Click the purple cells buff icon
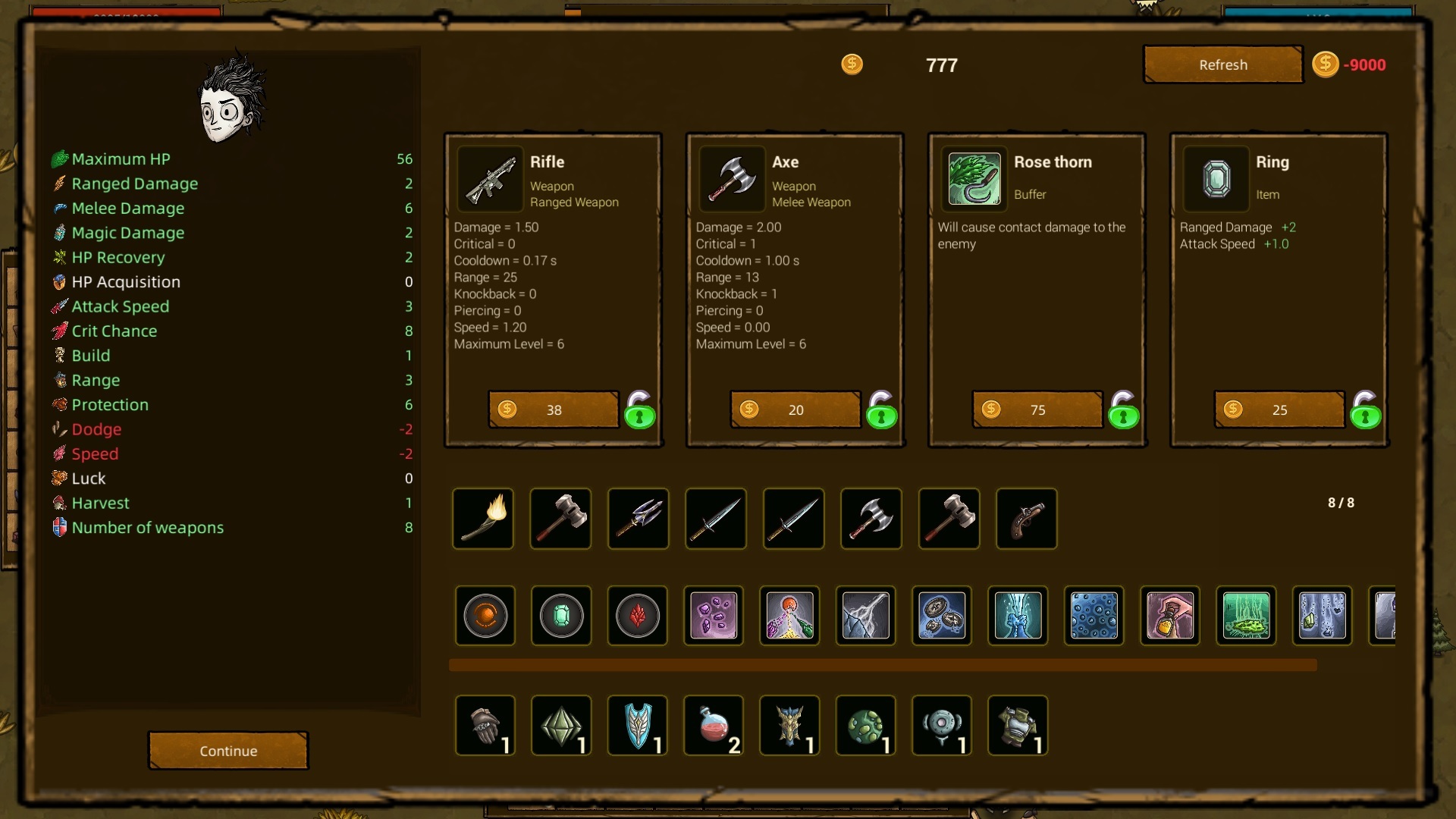Image resolution: width=1456 pixels, height=819 pixels. pos(714,616)
